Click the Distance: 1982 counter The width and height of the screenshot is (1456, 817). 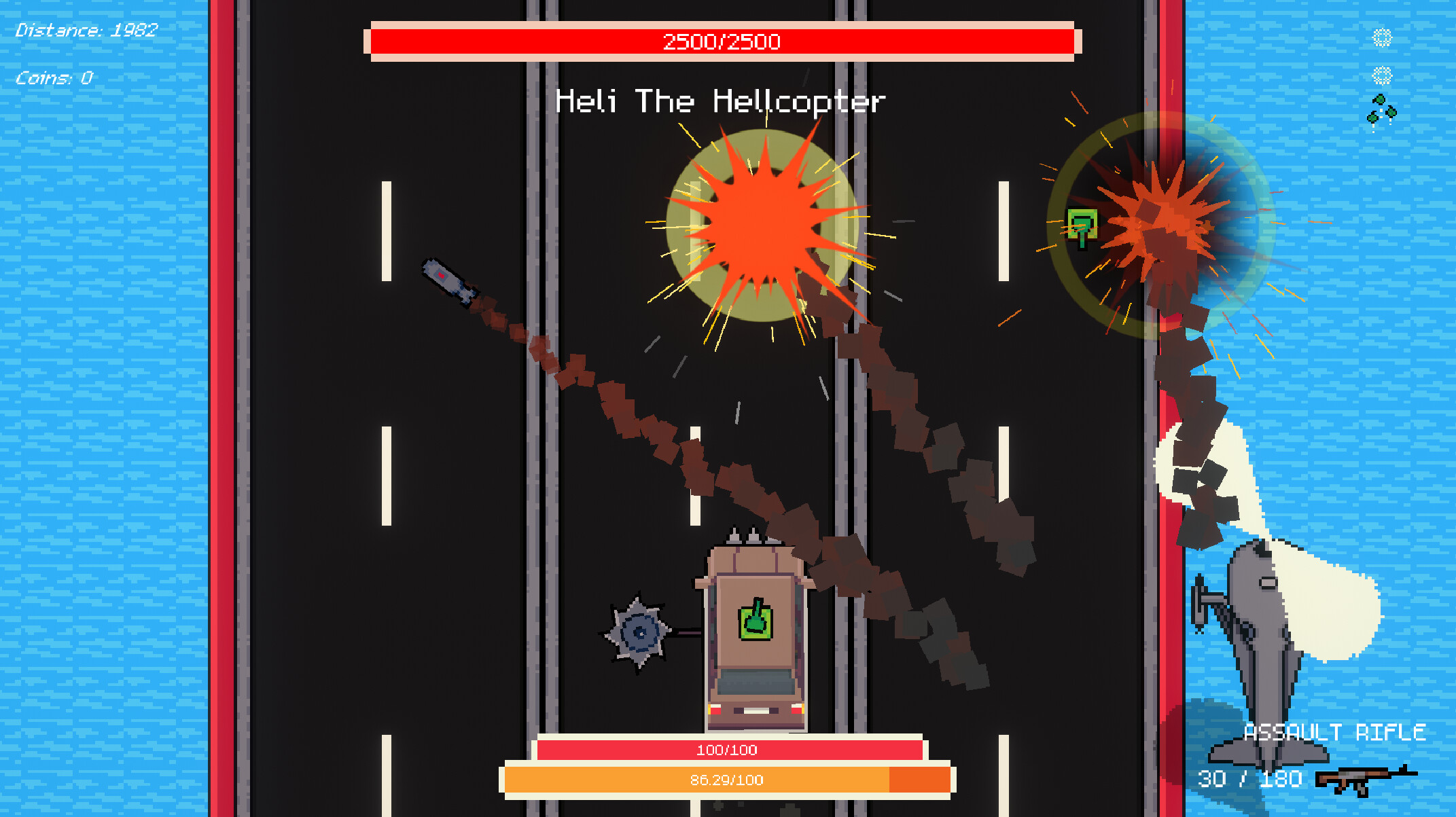click(86, 30)
